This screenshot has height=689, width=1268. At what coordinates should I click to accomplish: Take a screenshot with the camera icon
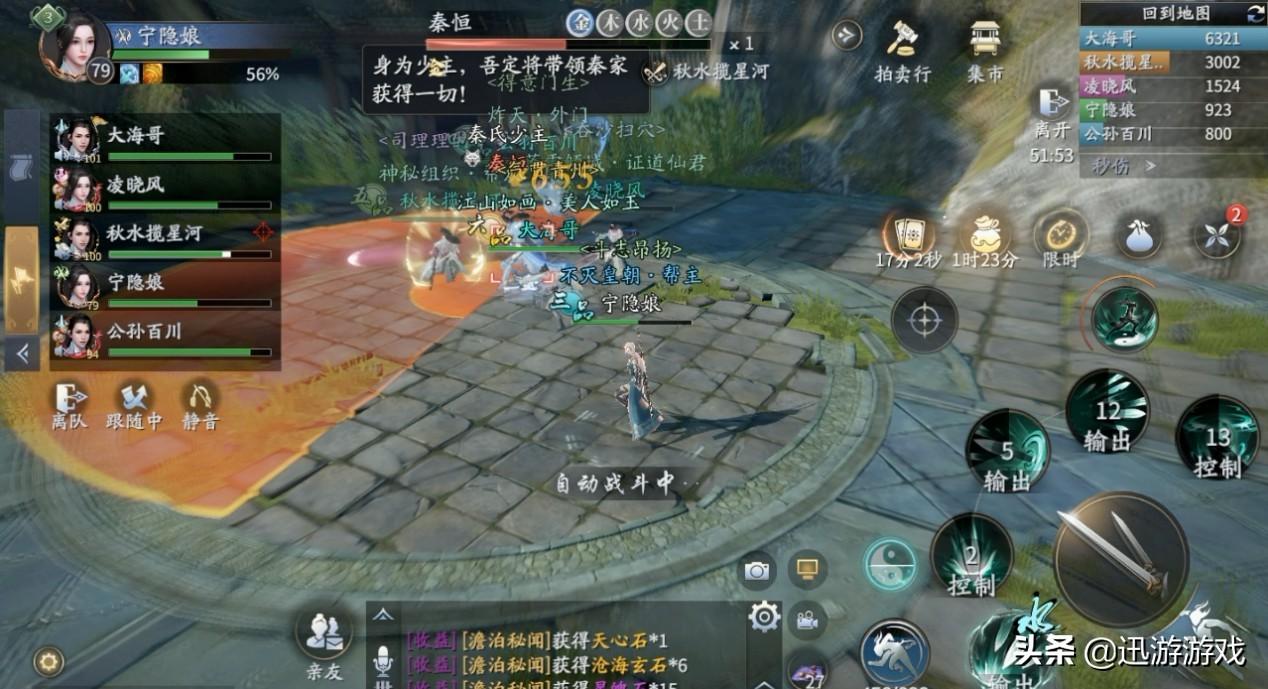(757, 571)
